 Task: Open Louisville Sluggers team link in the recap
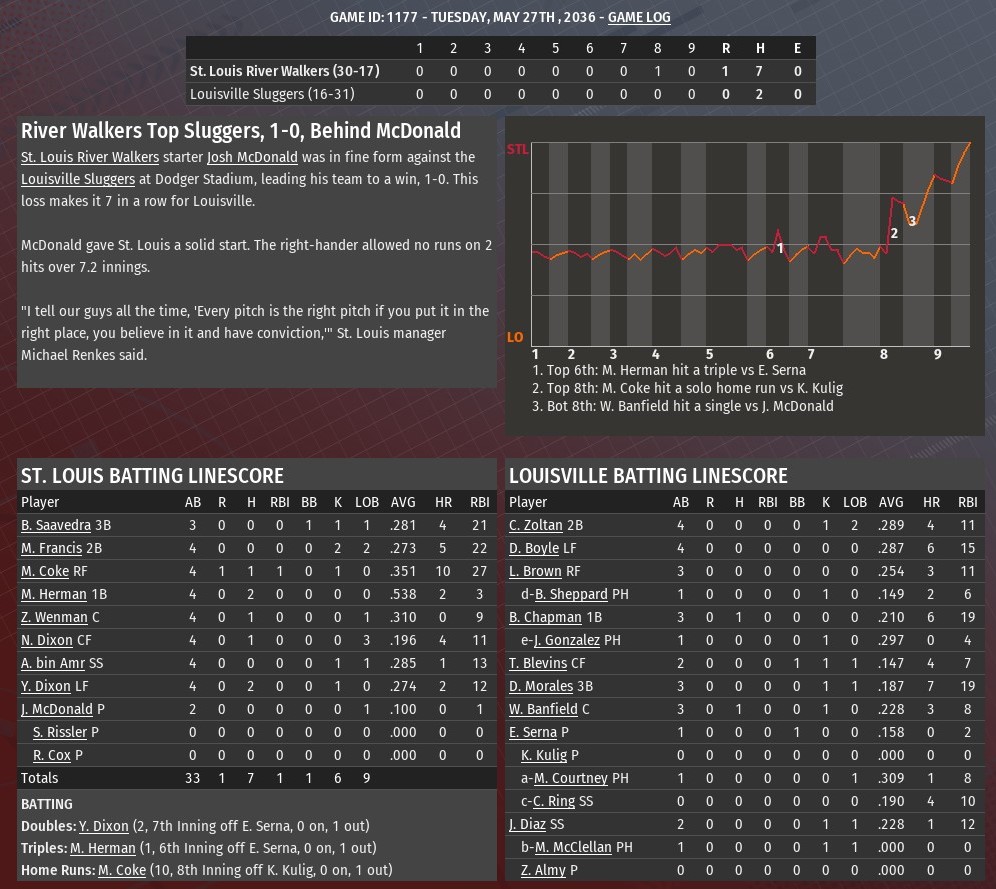(78, 179)
